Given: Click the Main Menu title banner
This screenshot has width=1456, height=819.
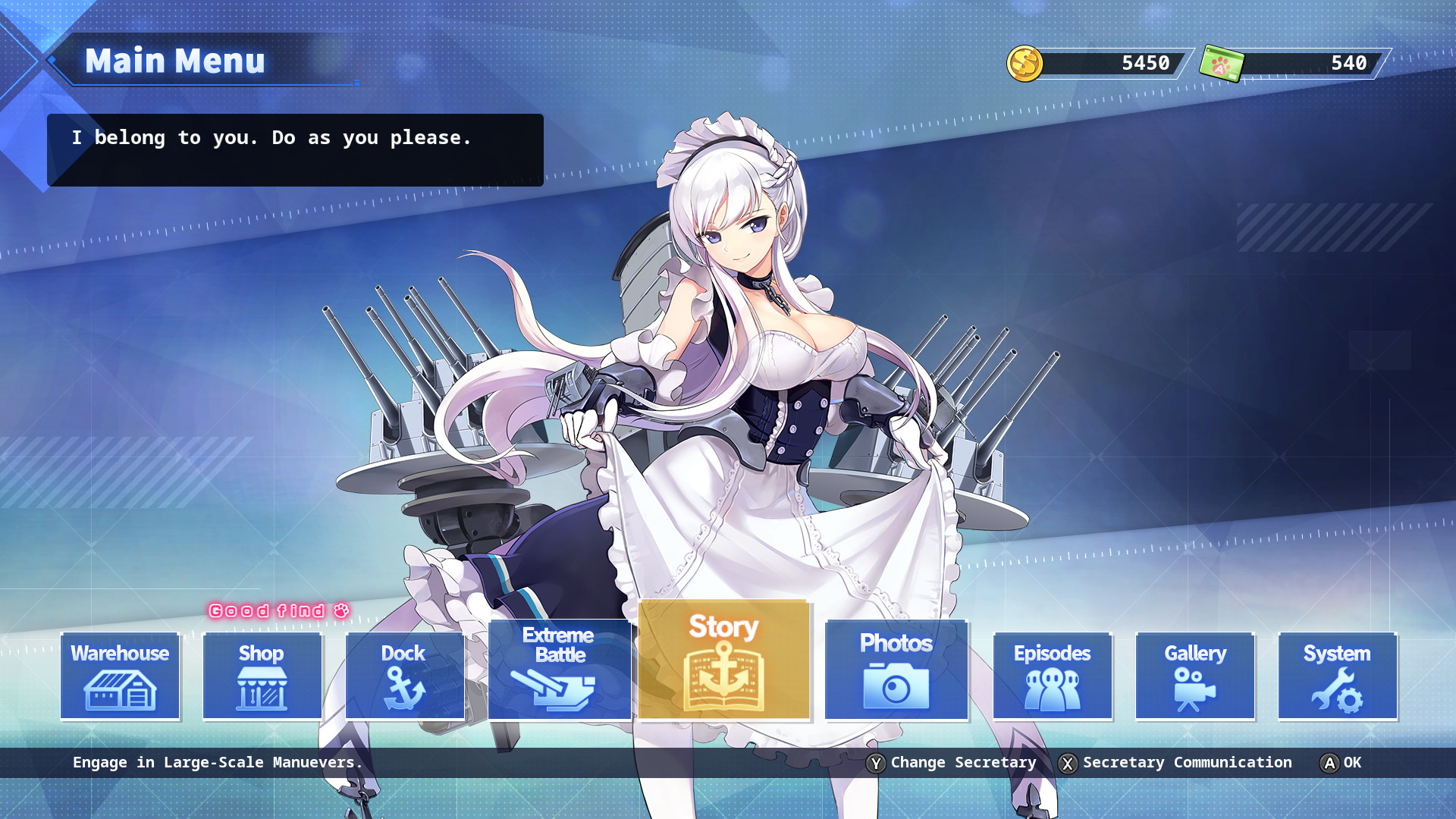Looking at the screenshot, I should point(176,61).
